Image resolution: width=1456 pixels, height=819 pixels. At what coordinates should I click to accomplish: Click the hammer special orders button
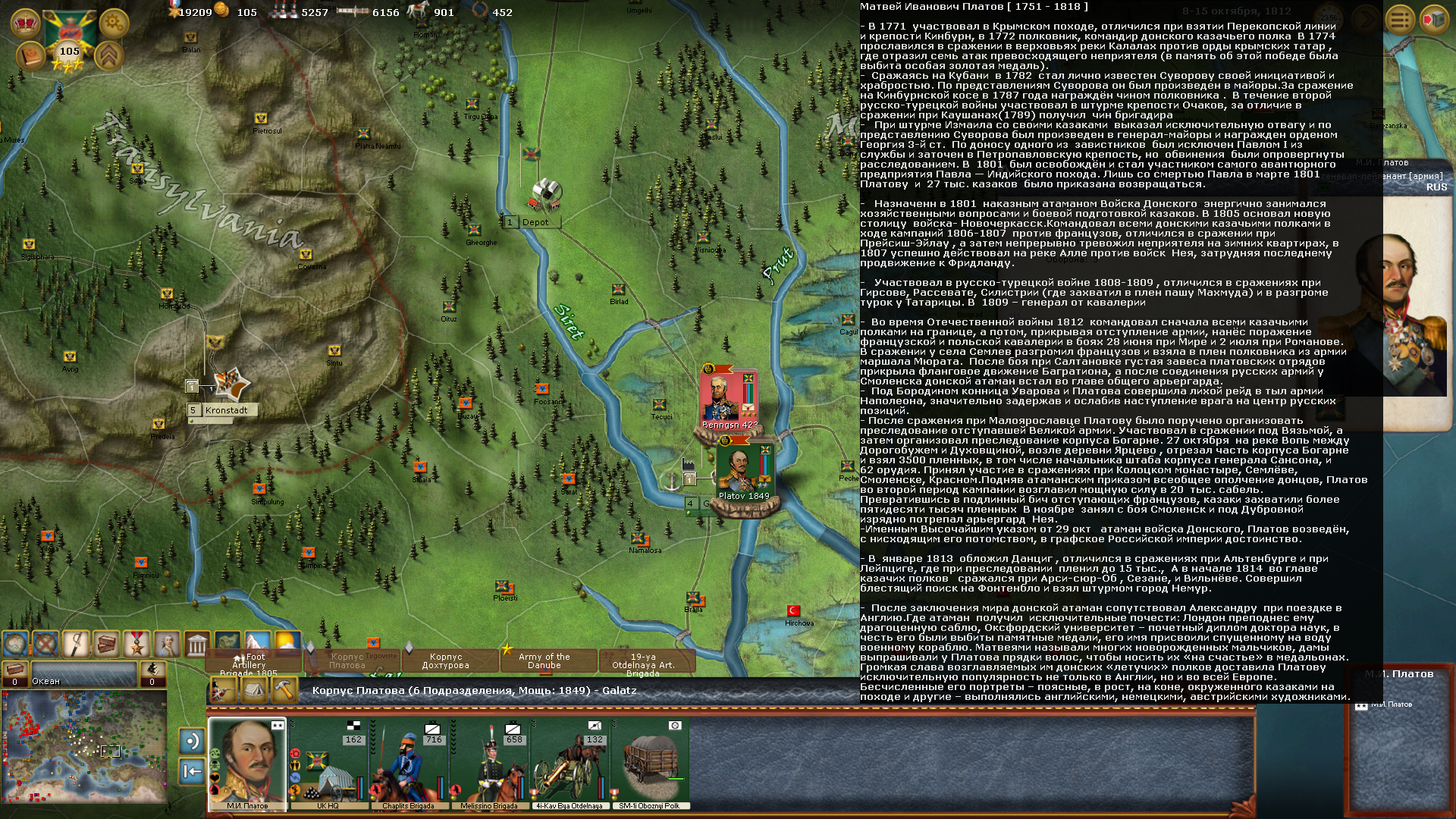coord(284,690)
